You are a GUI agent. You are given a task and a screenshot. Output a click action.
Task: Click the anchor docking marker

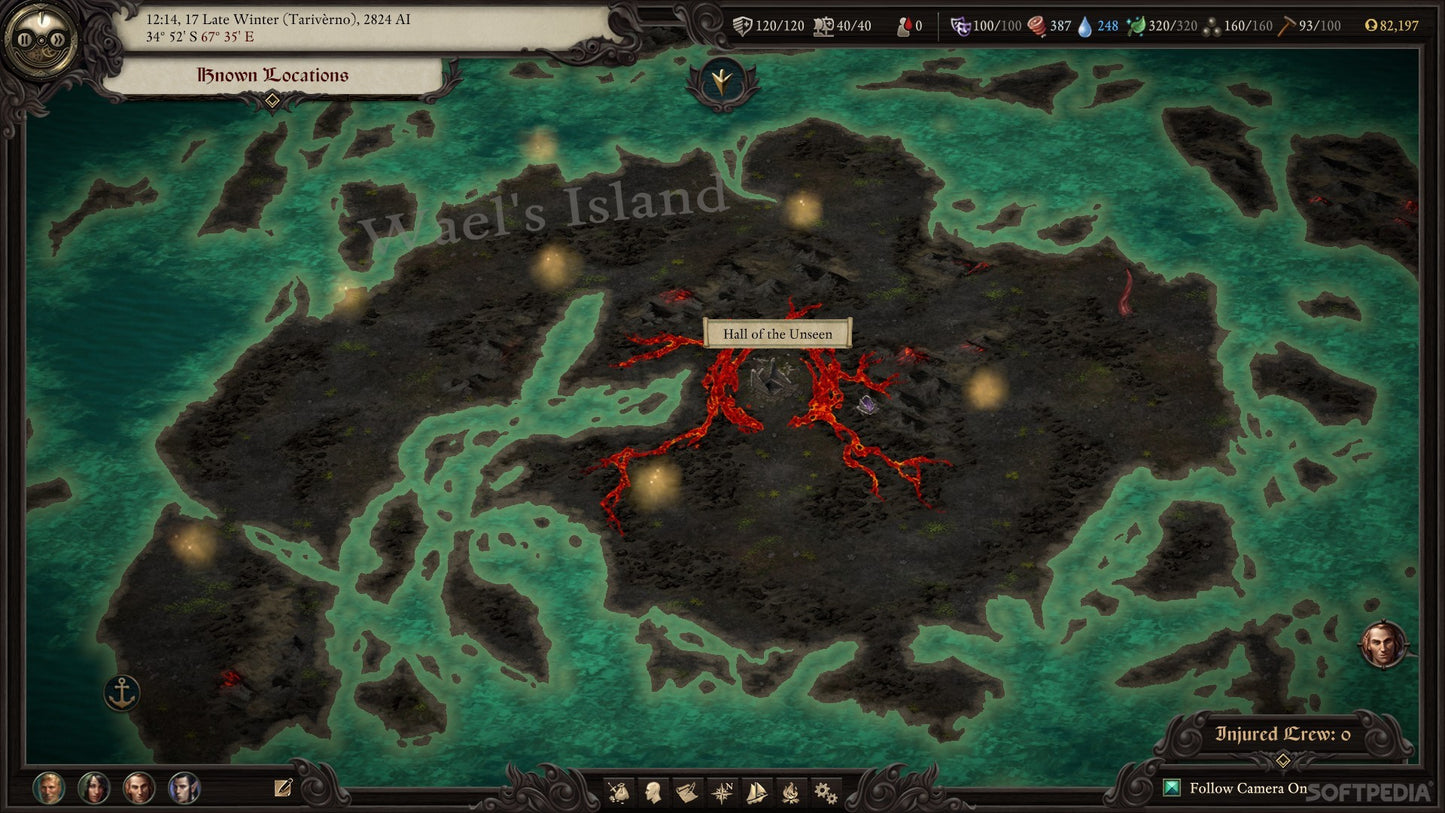122,692
